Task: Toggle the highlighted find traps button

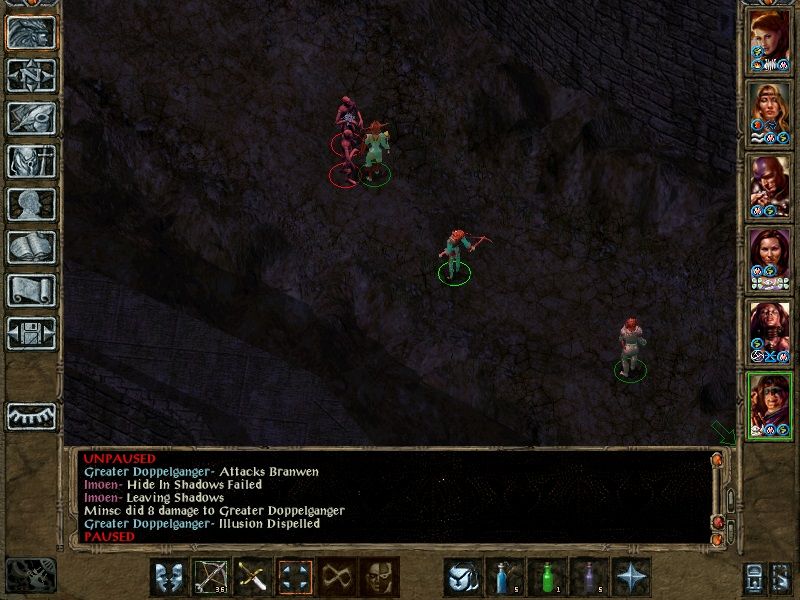Action: click(x=295, y=577)
